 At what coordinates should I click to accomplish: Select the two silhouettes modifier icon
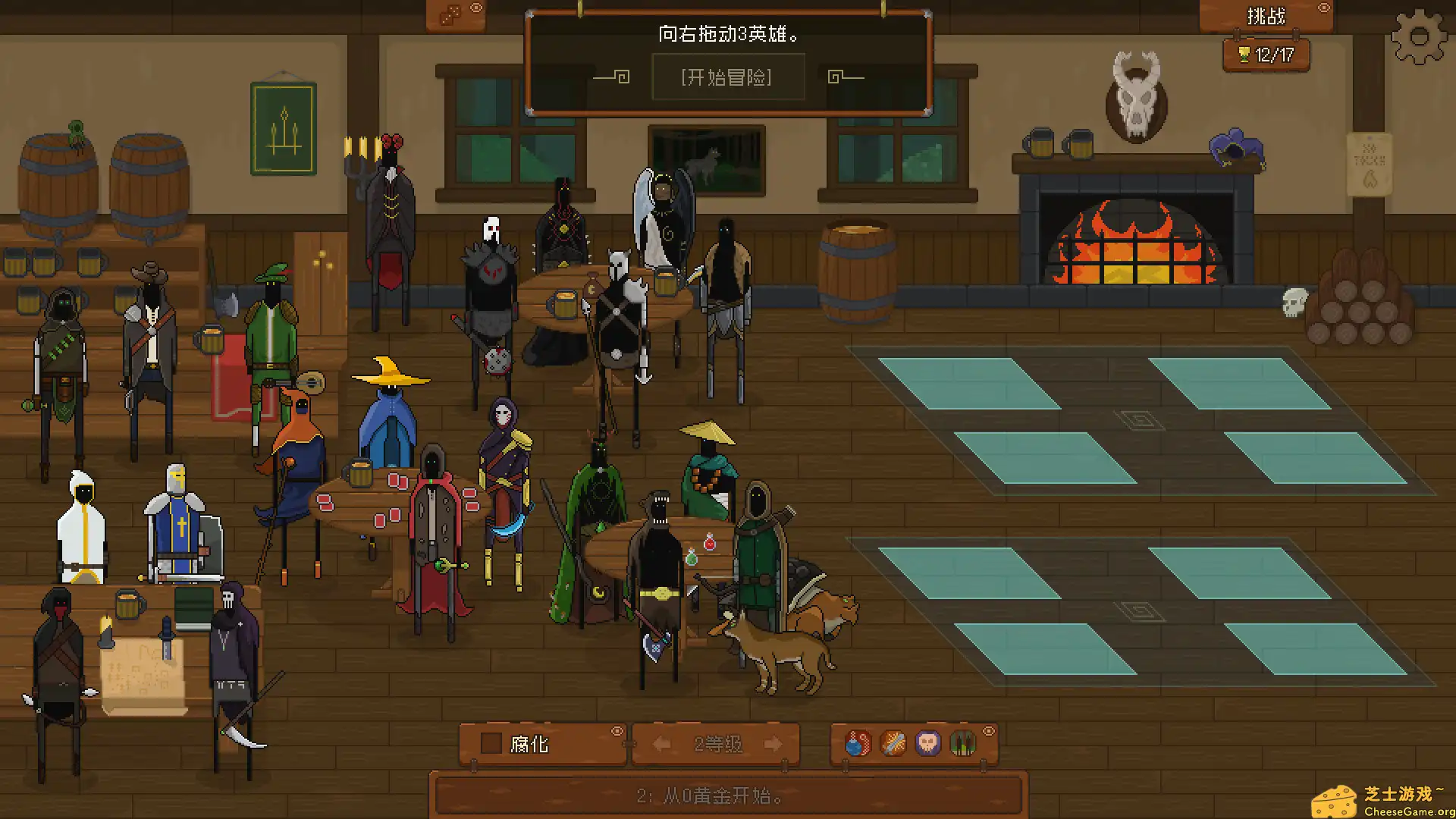[x=962, y=743]
